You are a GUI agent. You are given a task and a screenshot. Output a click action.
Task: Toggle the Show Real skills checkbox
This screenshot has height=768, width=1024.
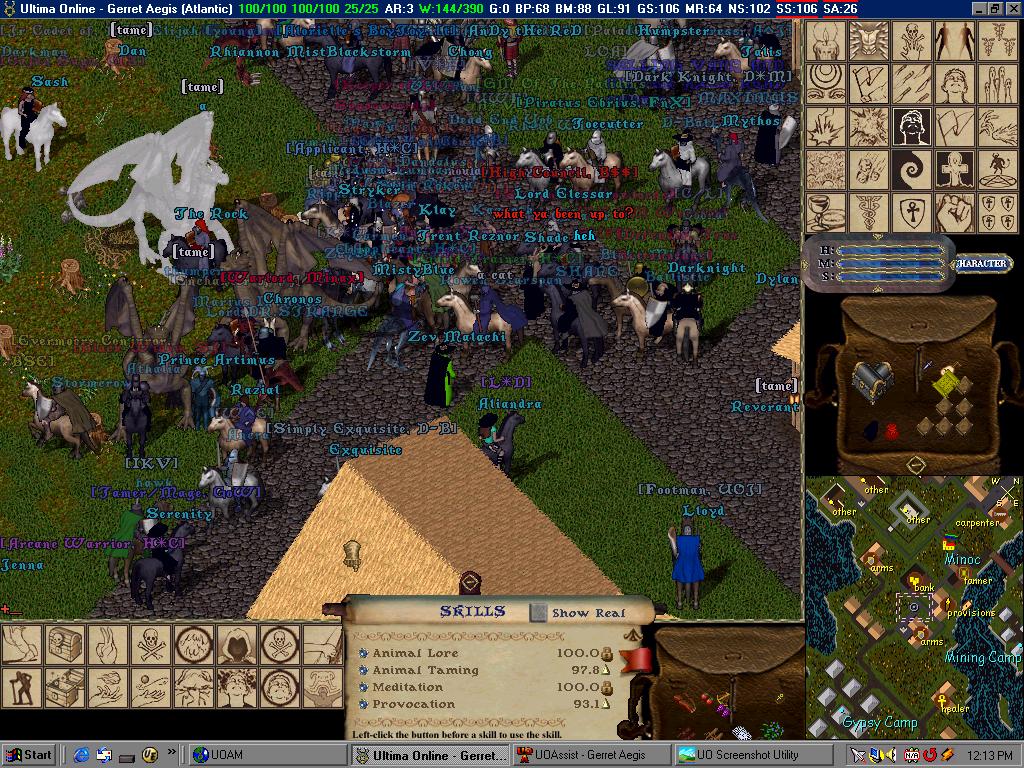pyautogui.click(x=539, y=612)
